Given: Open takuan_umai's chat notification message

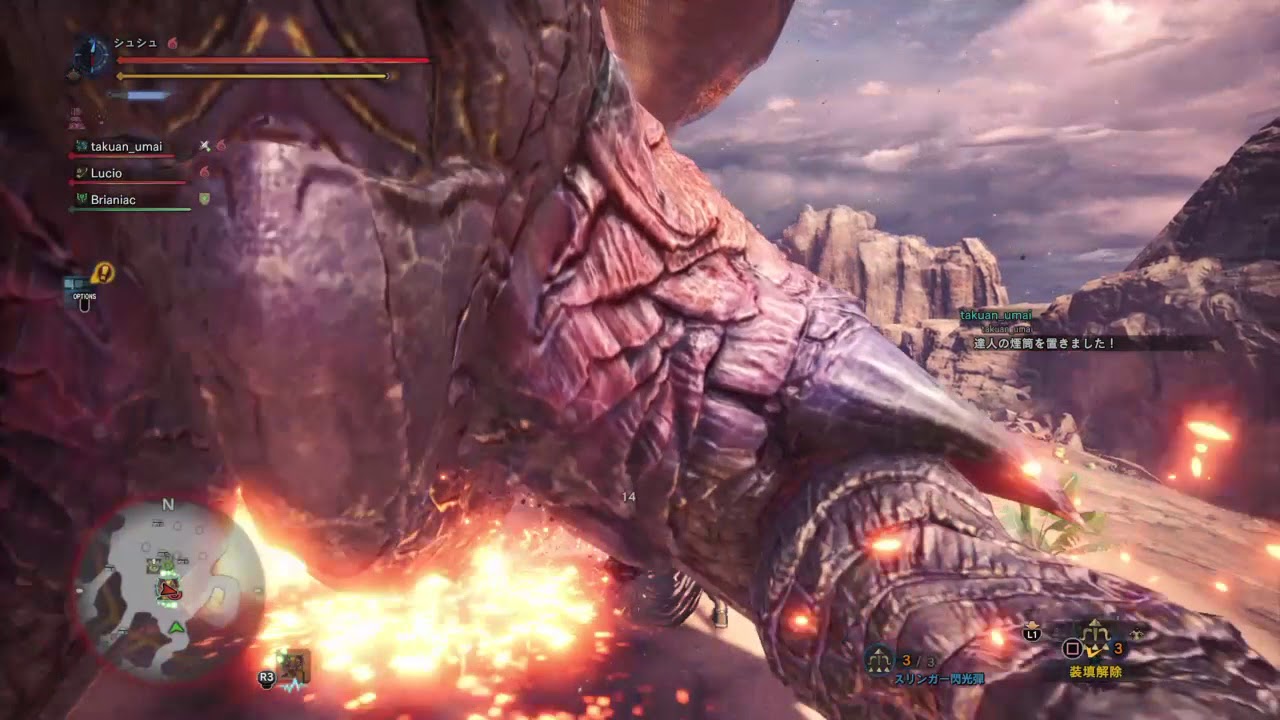Looking at the screenshot, I should [x=1045, y=343].
